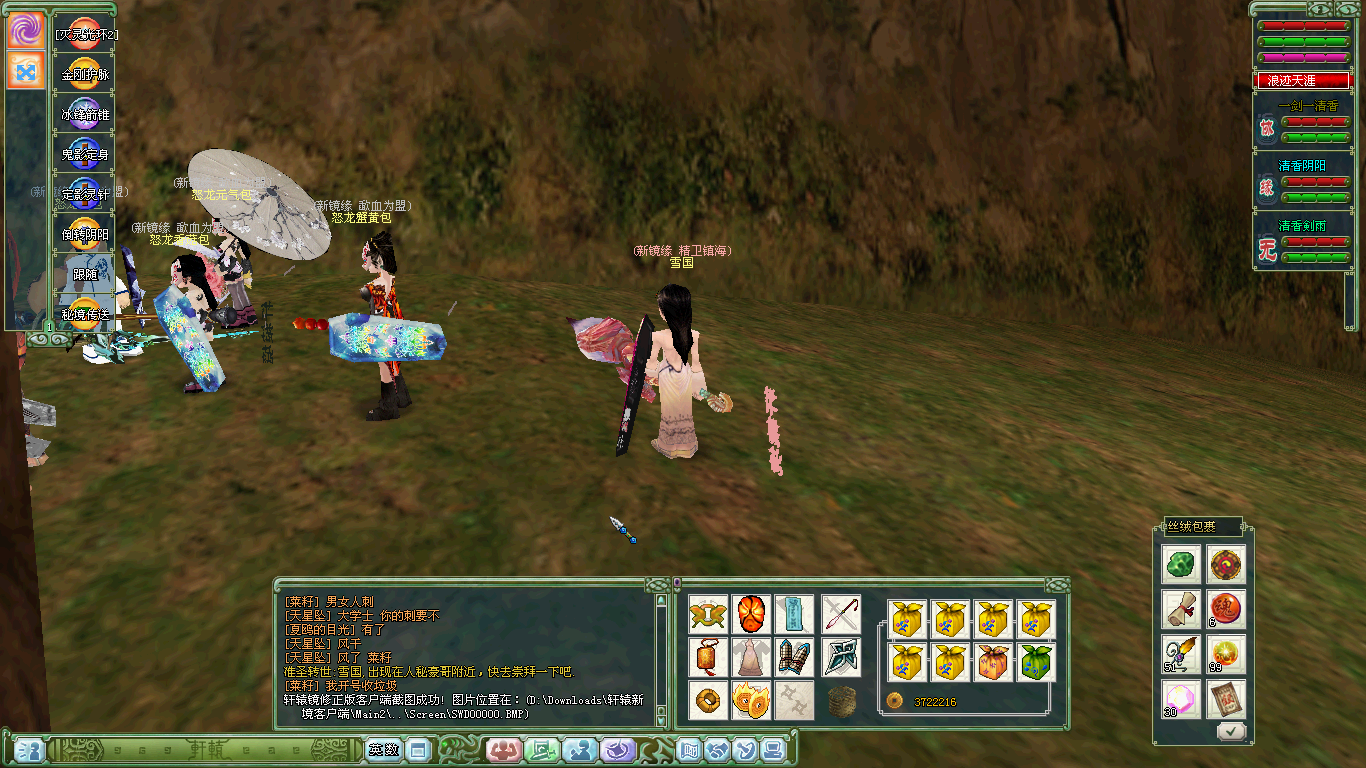Click the blue four-arrow icon

click(25, 71)
